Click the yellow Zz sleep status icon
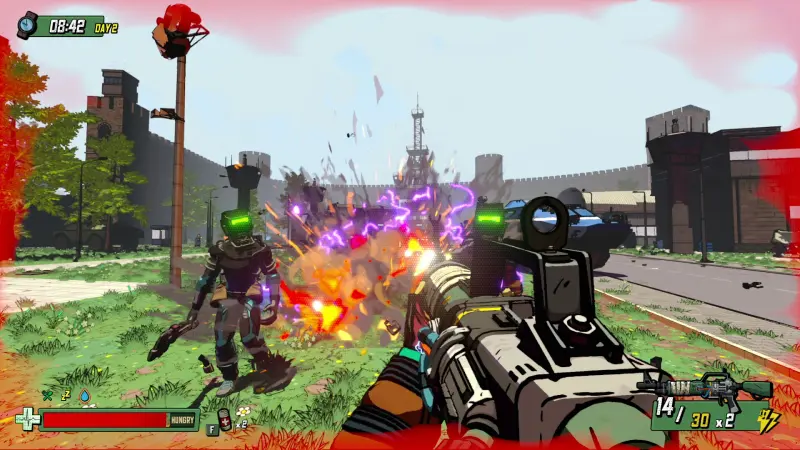 coord(66,396)
